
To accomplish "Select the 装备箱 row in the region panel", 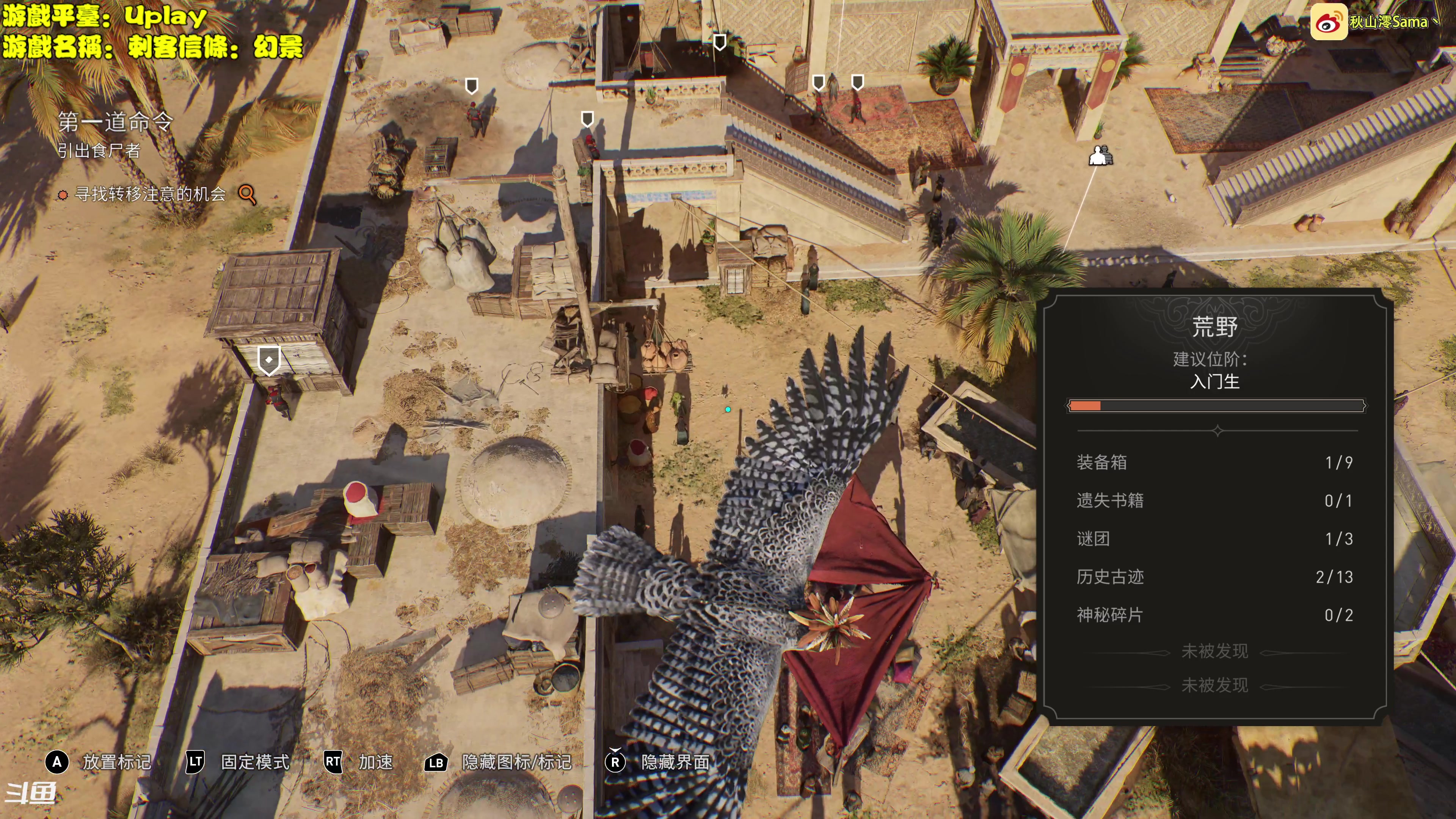I will coord(1214,462).
